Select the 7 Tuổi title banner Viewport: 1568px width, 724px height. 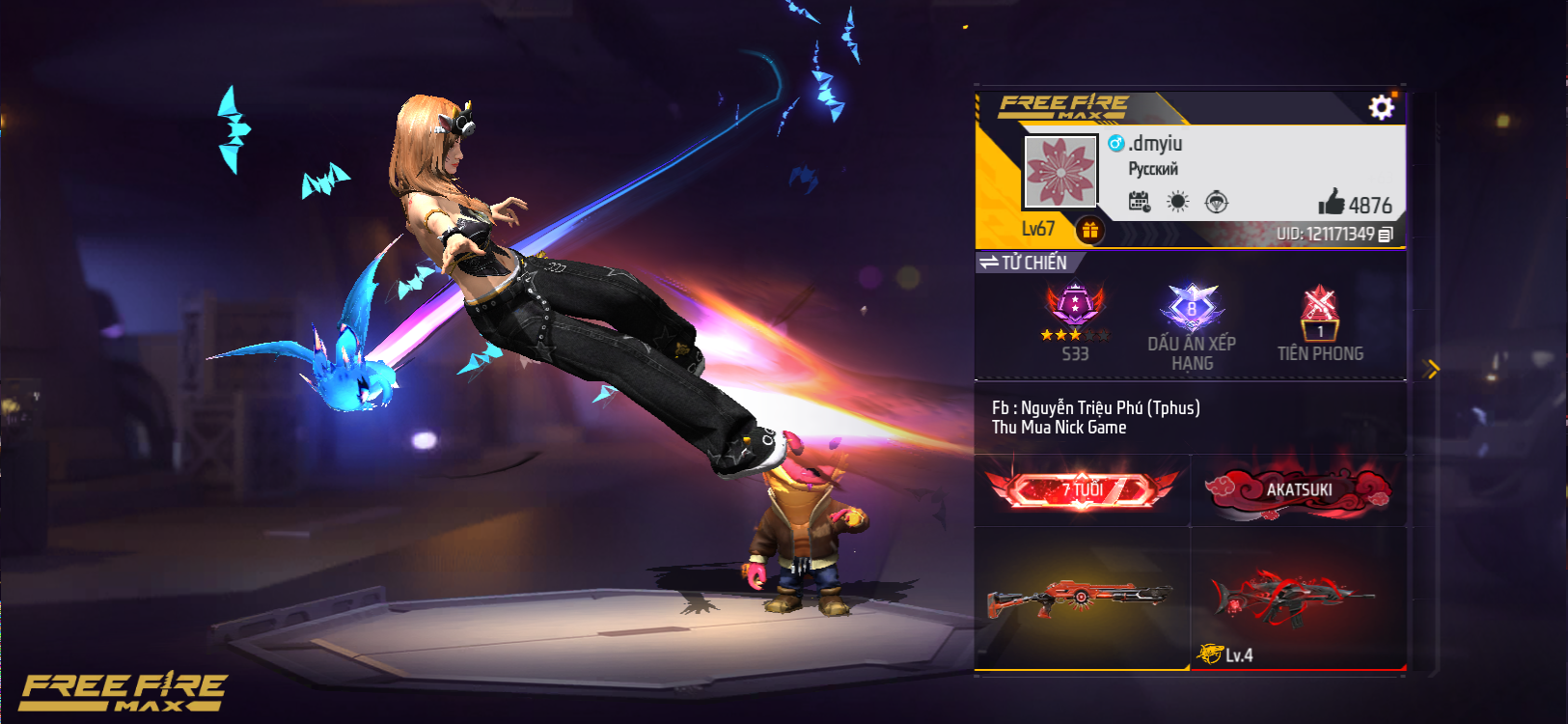tap(1082, 490)
